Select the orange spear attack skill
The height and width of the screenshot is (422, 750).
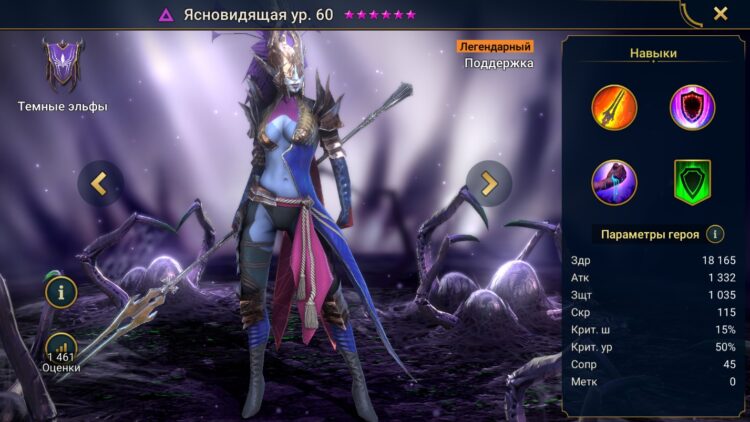tap(614, 107)
